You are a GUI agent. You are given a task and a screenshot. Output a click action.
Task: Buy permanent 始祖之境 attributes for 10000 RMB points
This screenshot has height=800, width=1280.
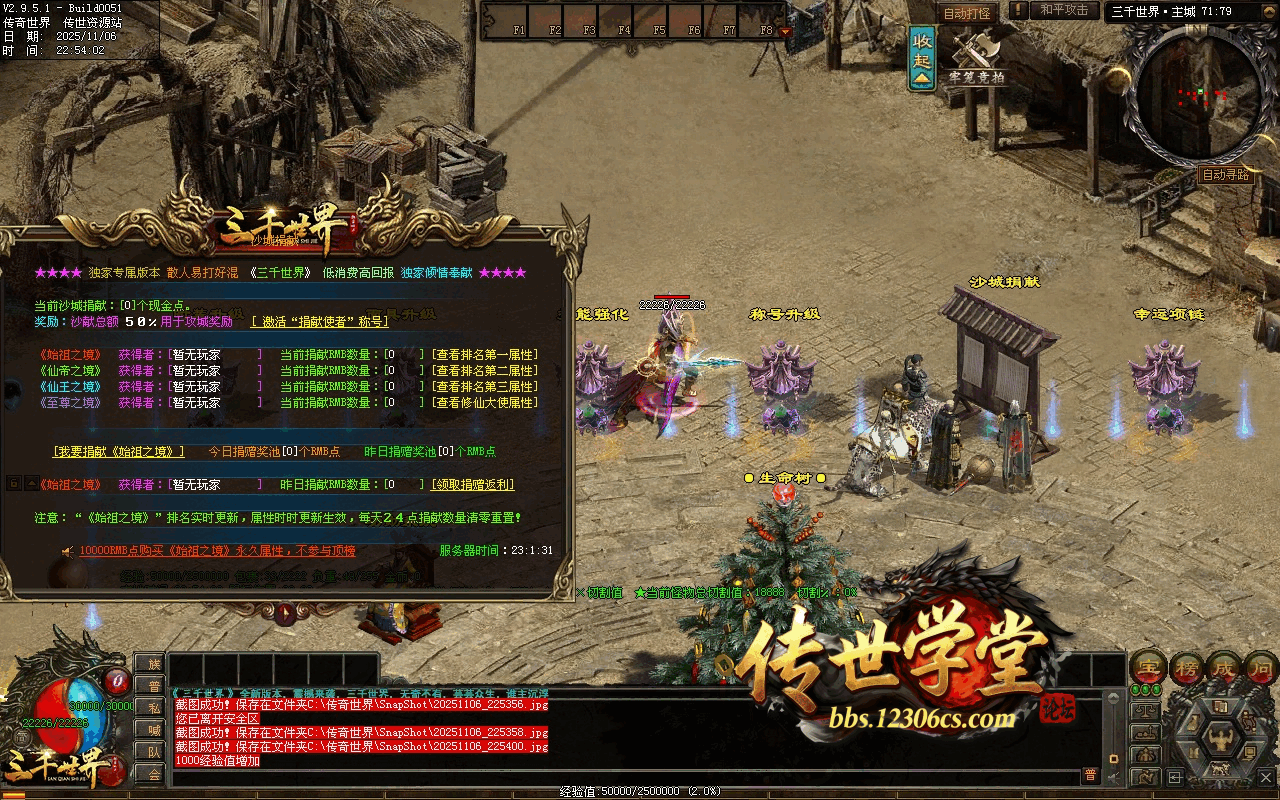(x=217, y=551)
